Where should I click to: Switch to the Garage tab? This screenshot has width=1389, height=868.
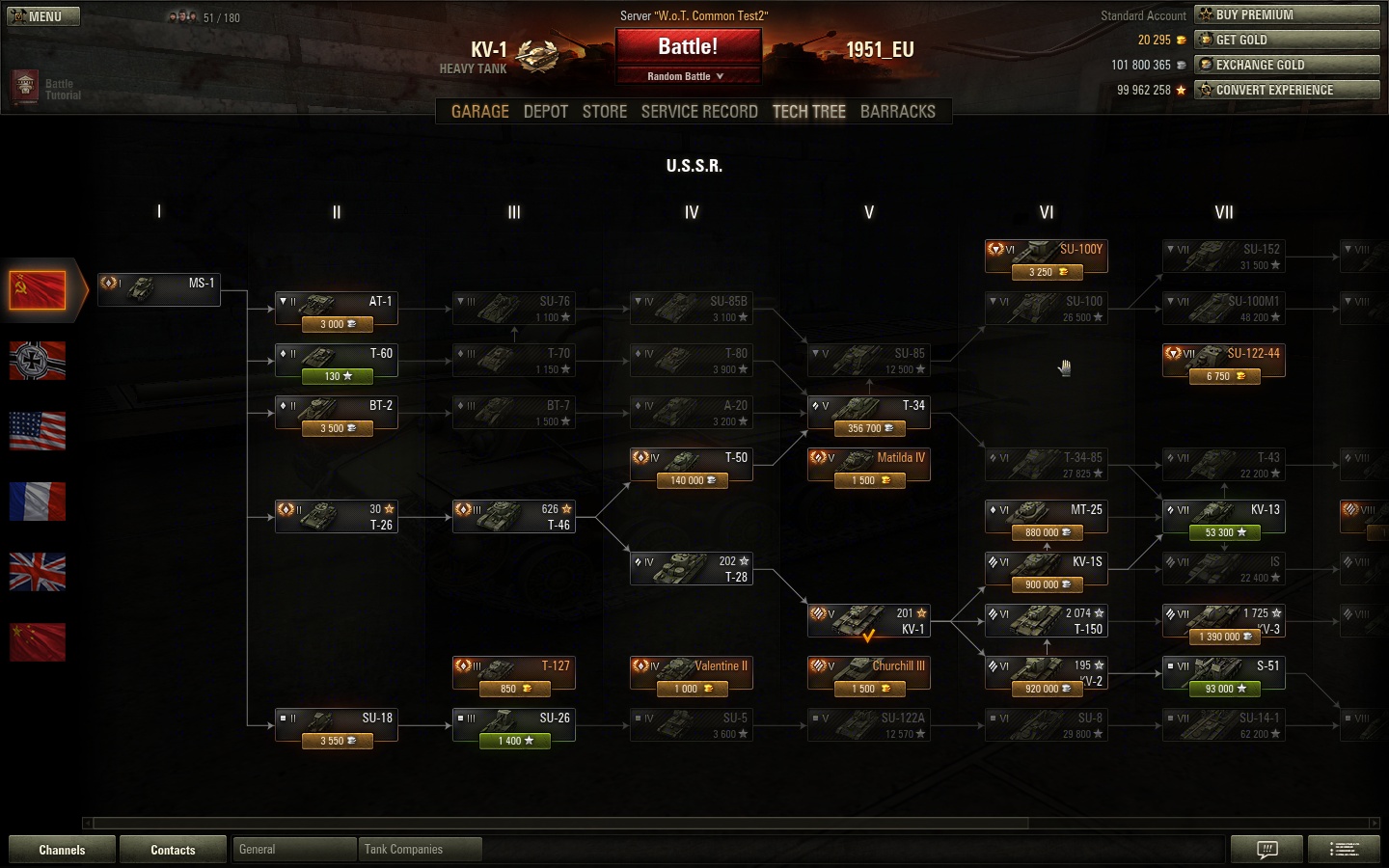coord(479,112)
